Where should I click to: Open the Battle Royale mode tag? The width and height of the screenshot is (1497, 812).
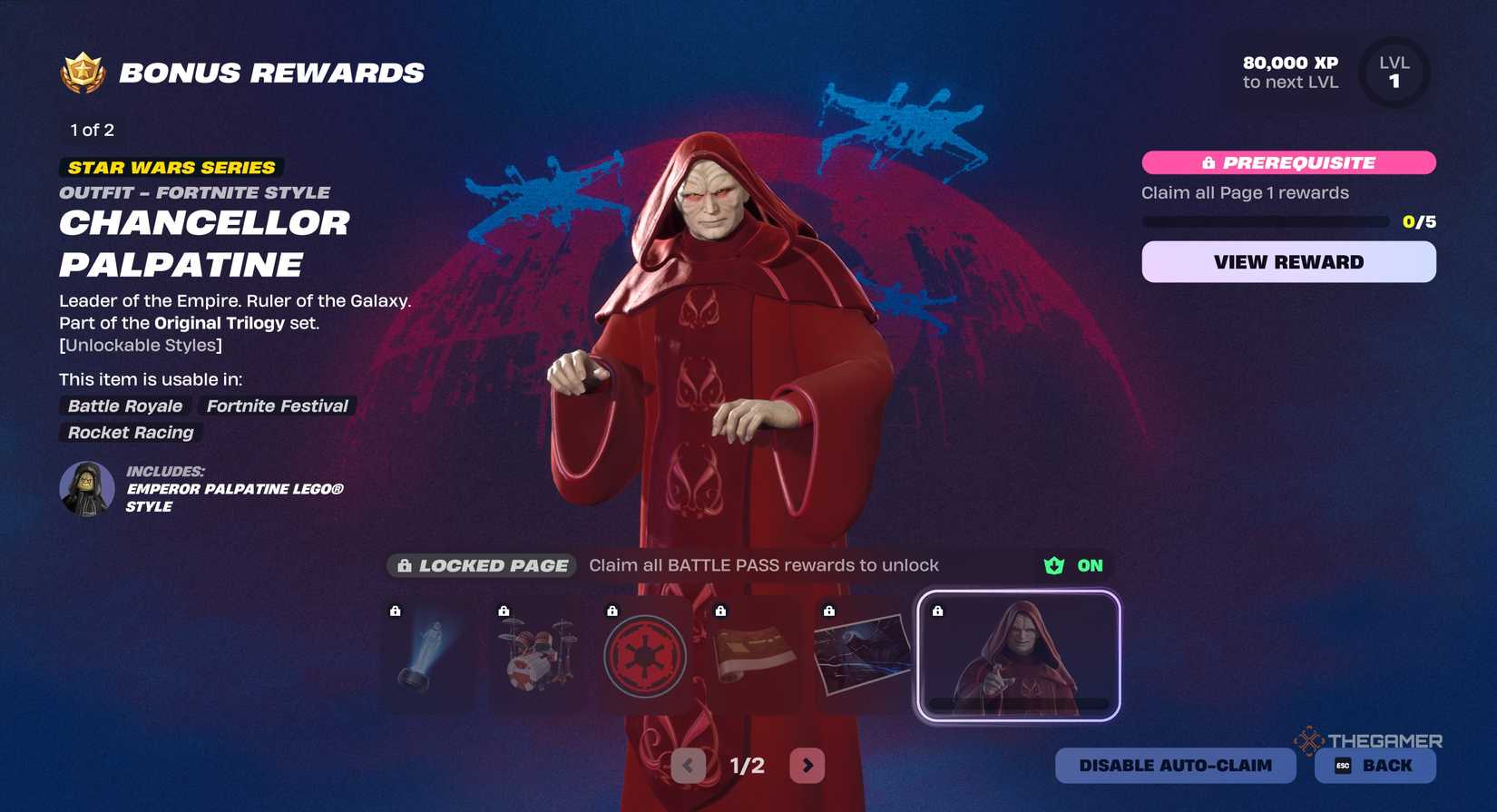[123, 406]
